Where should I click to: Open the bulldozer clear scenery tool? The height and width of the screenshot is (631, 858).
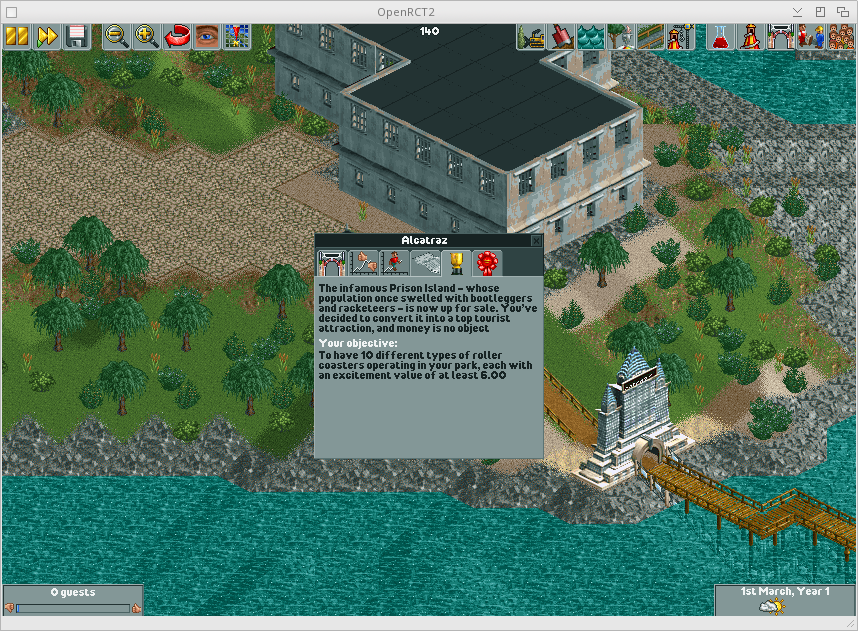tap(531, 37)
